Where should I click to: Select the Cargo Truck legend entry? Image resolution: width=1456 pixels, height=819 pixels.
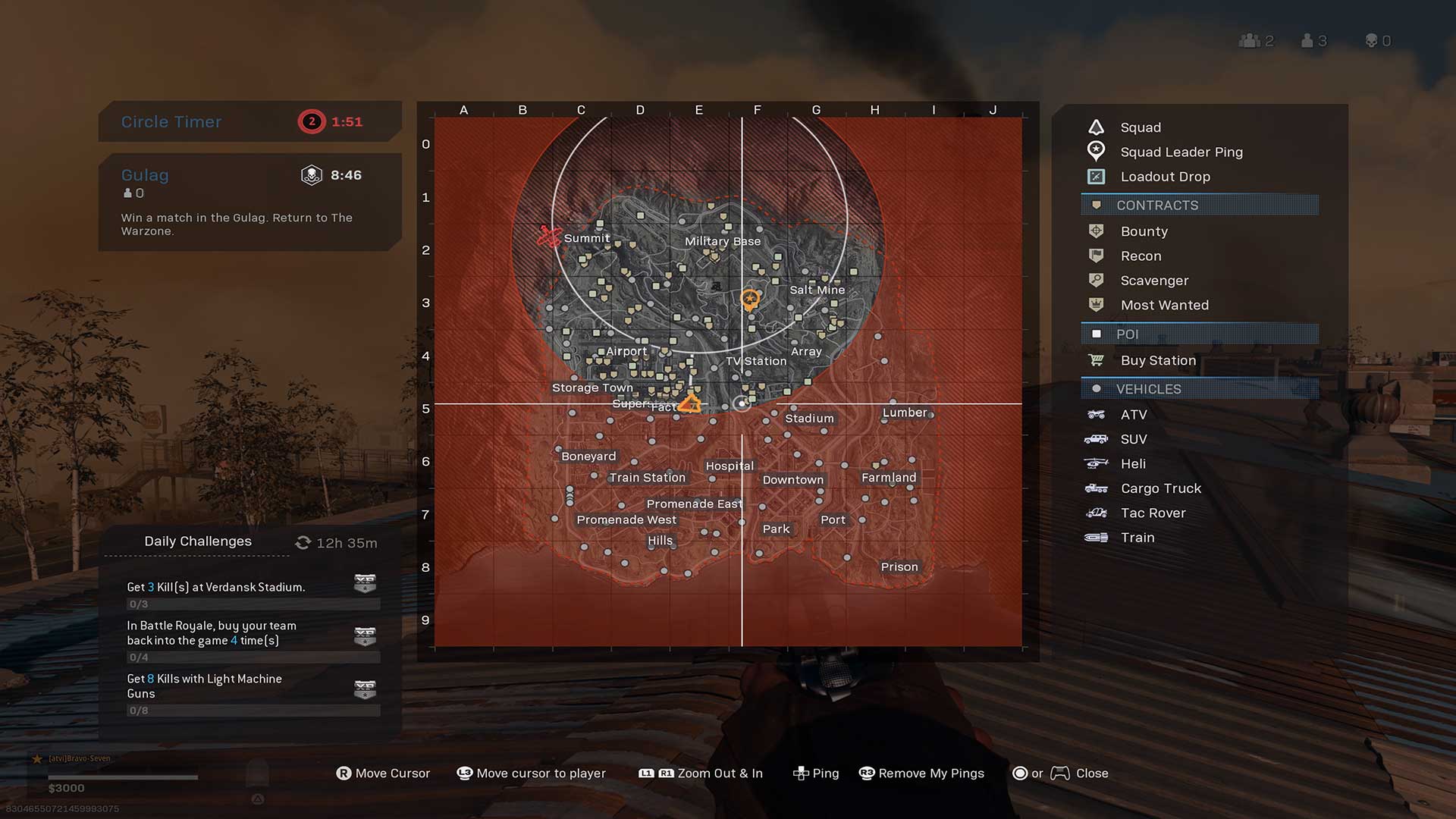1160,488
